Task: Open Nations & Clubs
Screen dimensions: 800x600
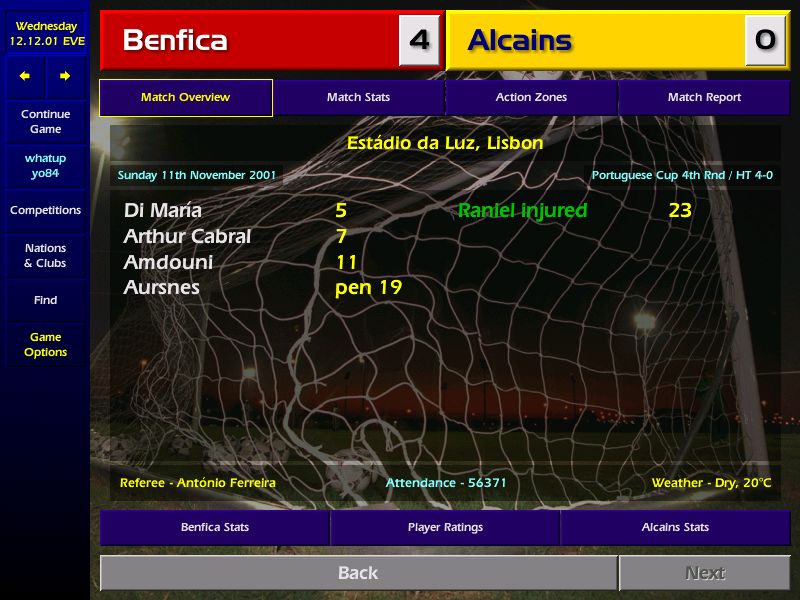Action: 45,256
